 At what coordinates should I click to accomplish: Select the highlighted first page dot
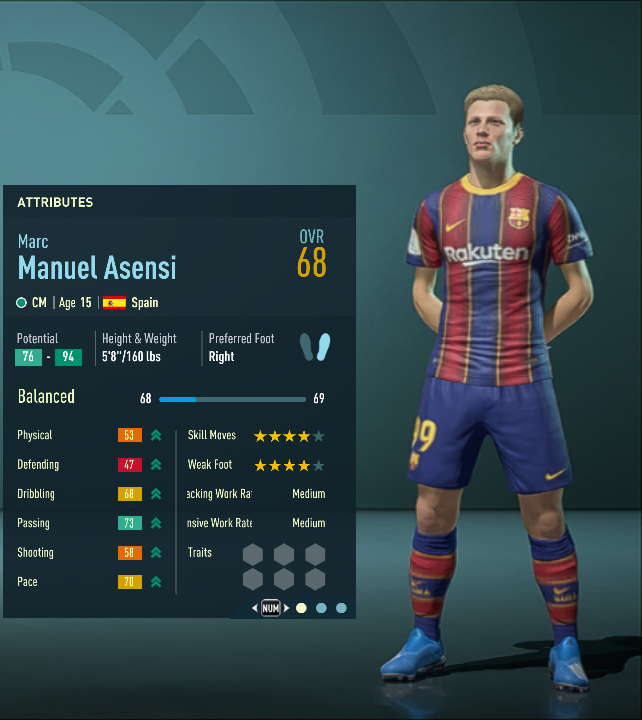(x=301, y=608)
